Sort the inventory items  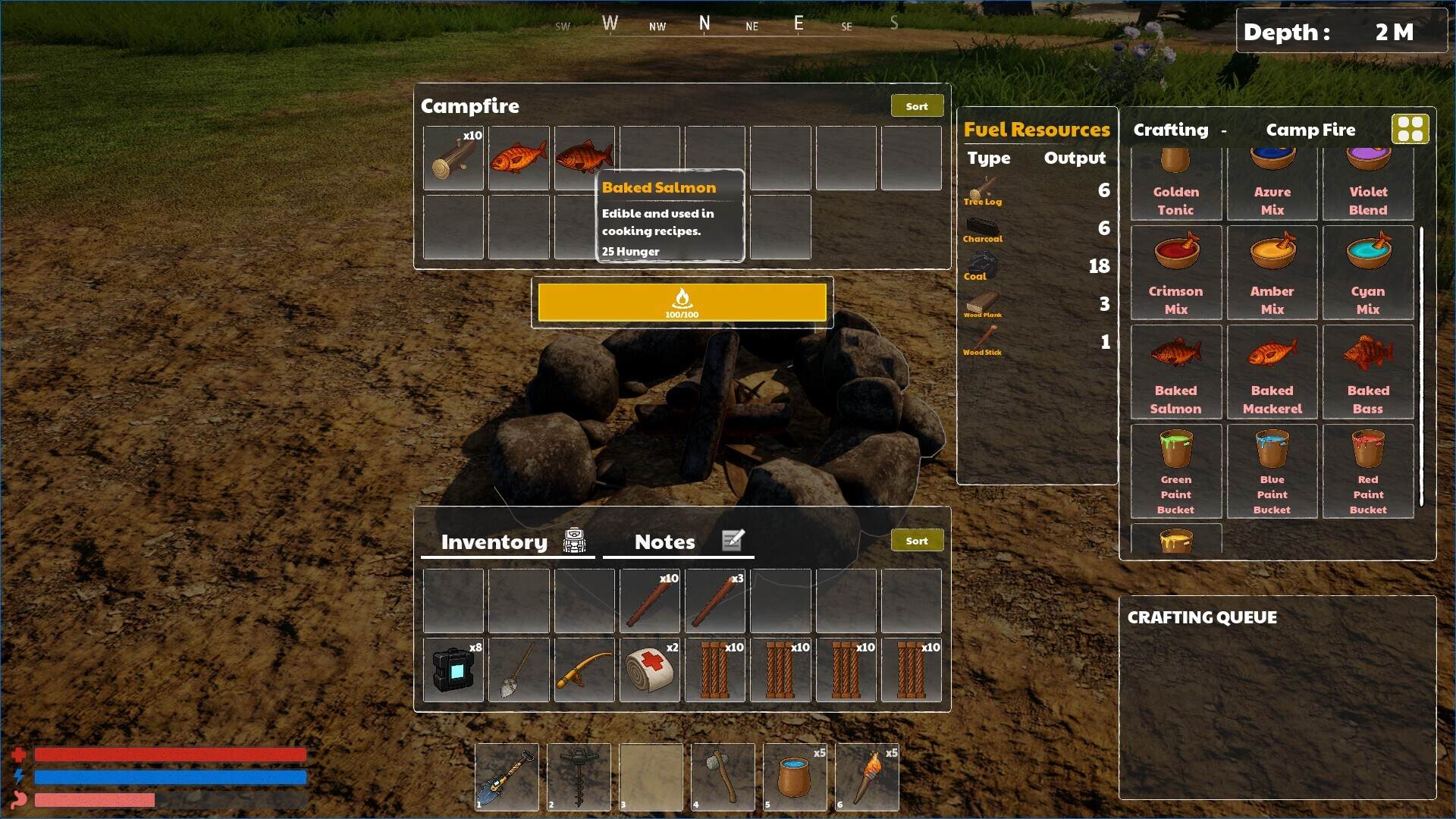(917, 540)
